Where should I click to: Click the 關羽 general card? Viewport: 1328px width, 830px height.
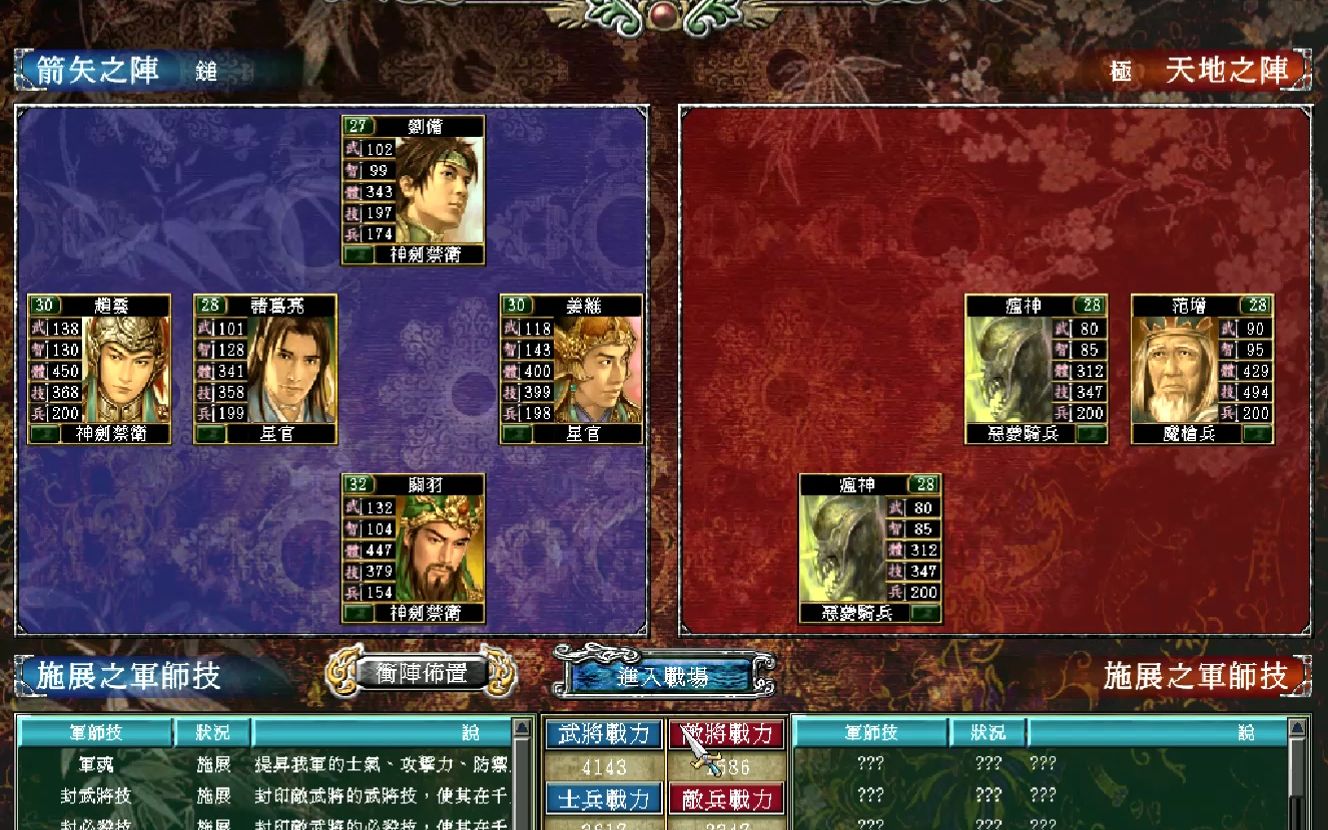pyautogui.click(x=413, y=548)
